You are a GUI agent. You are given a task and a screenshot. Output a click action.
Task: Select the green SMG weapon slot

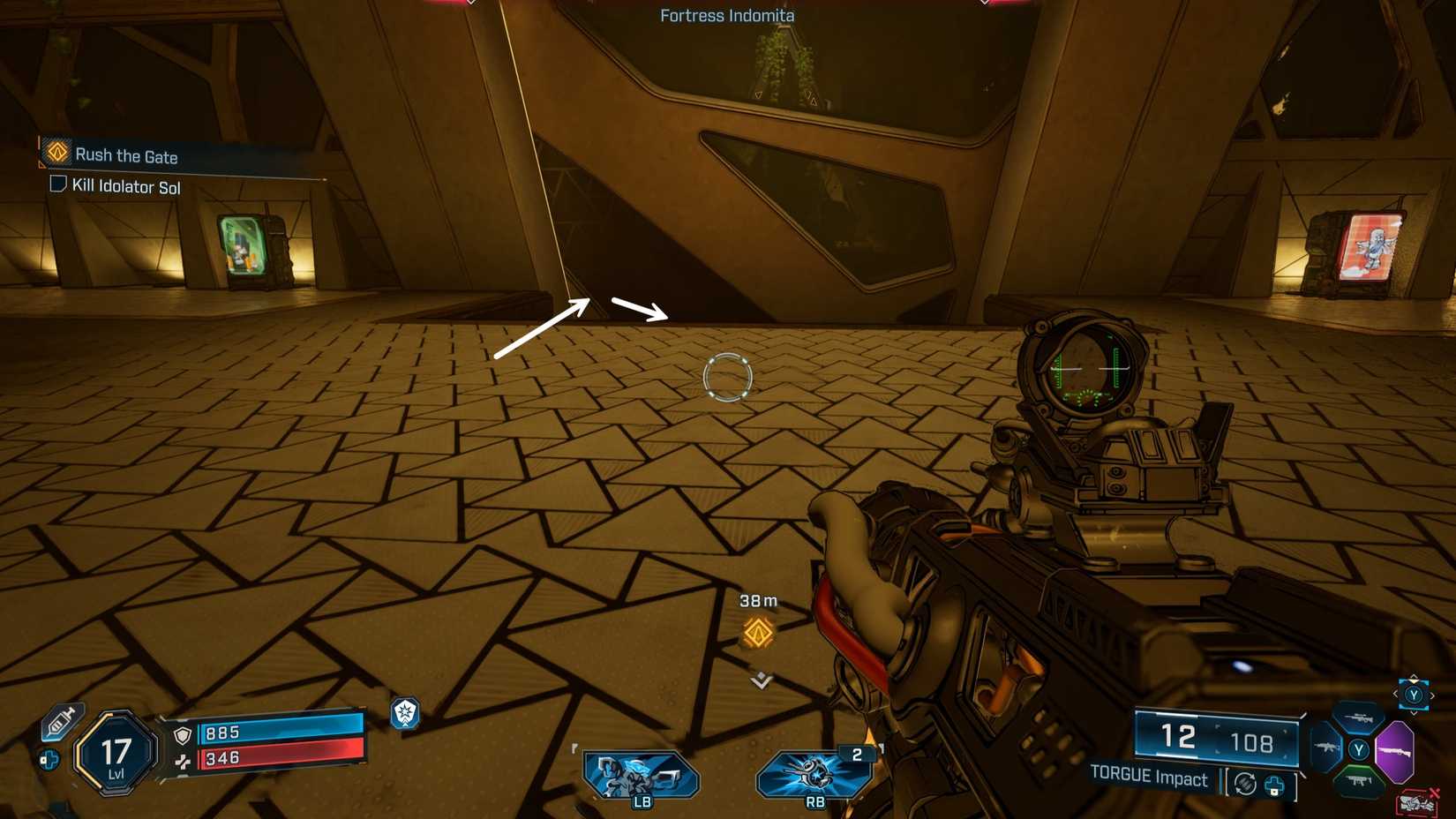(x=1357, y=779)
